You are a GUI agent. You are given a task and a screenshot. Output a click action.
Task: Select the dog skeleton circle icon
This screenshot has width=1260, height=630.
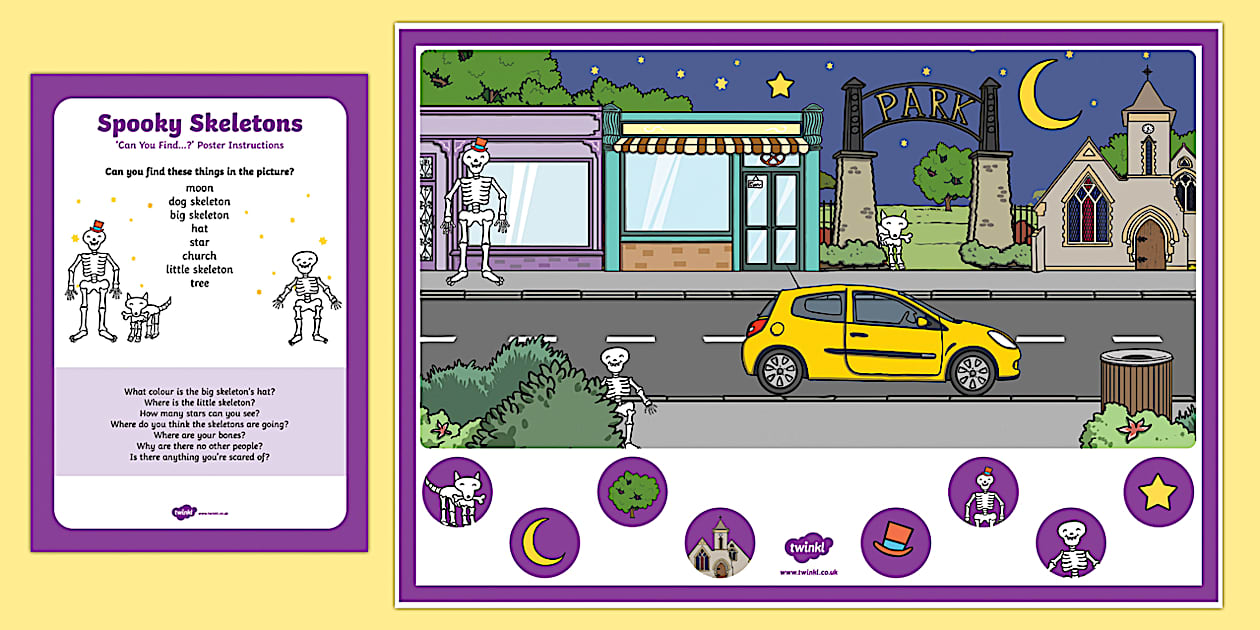(x=457, y=492)
